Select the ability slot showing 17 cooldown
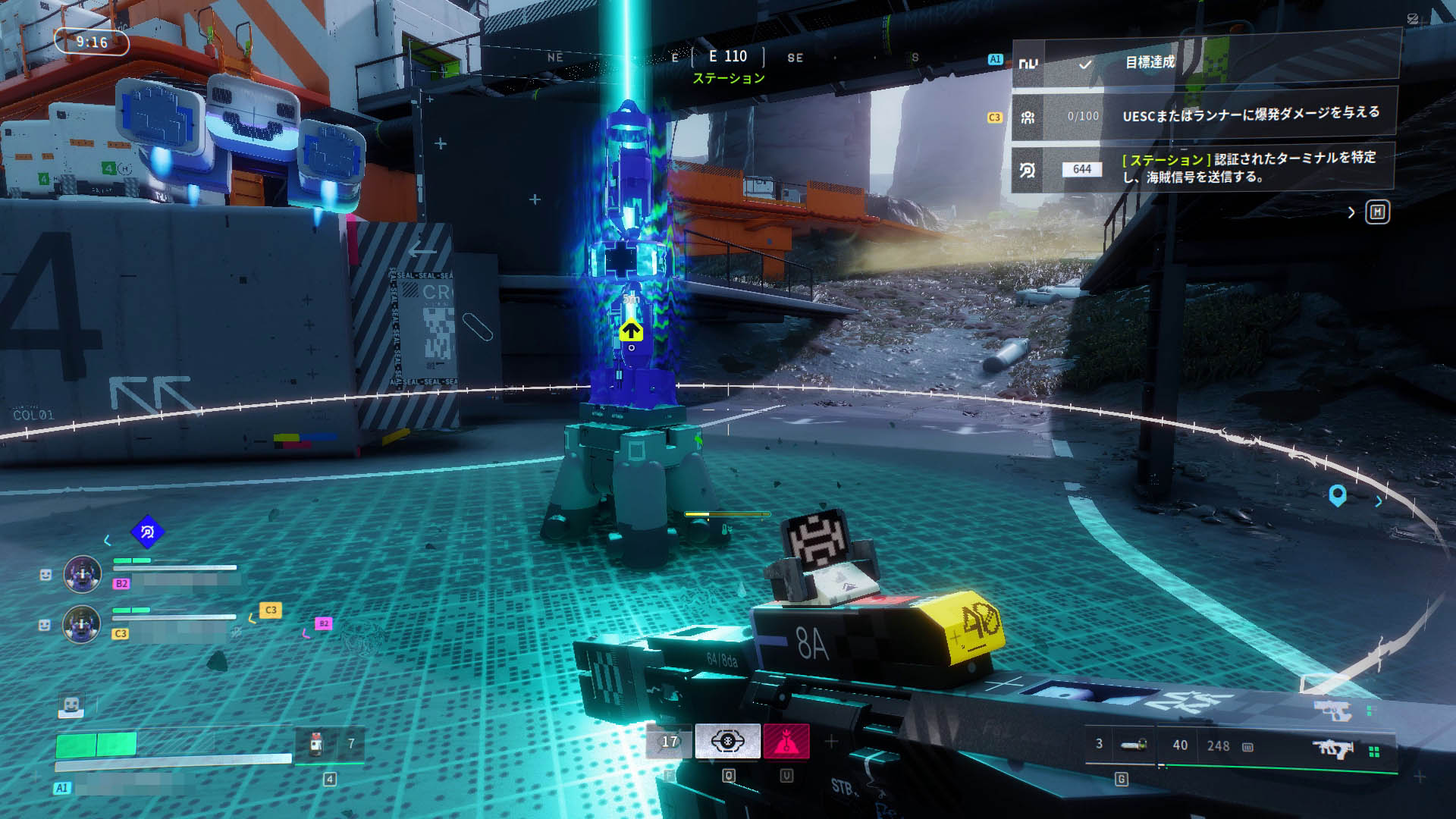1456x819 pixels. point(669,742)
